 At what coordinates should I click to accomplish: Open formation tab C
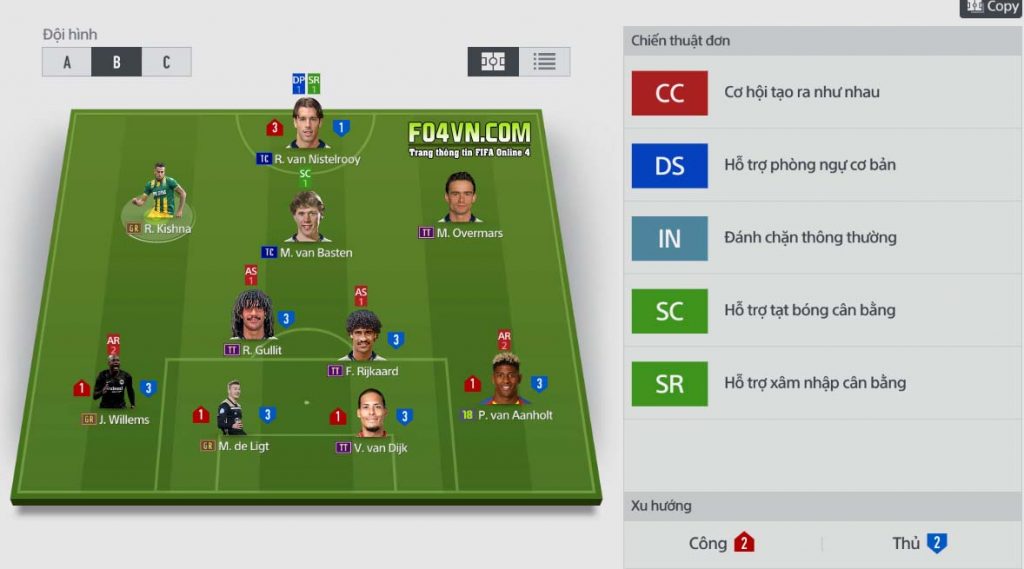pyautogui.click(x=166, y=62)
